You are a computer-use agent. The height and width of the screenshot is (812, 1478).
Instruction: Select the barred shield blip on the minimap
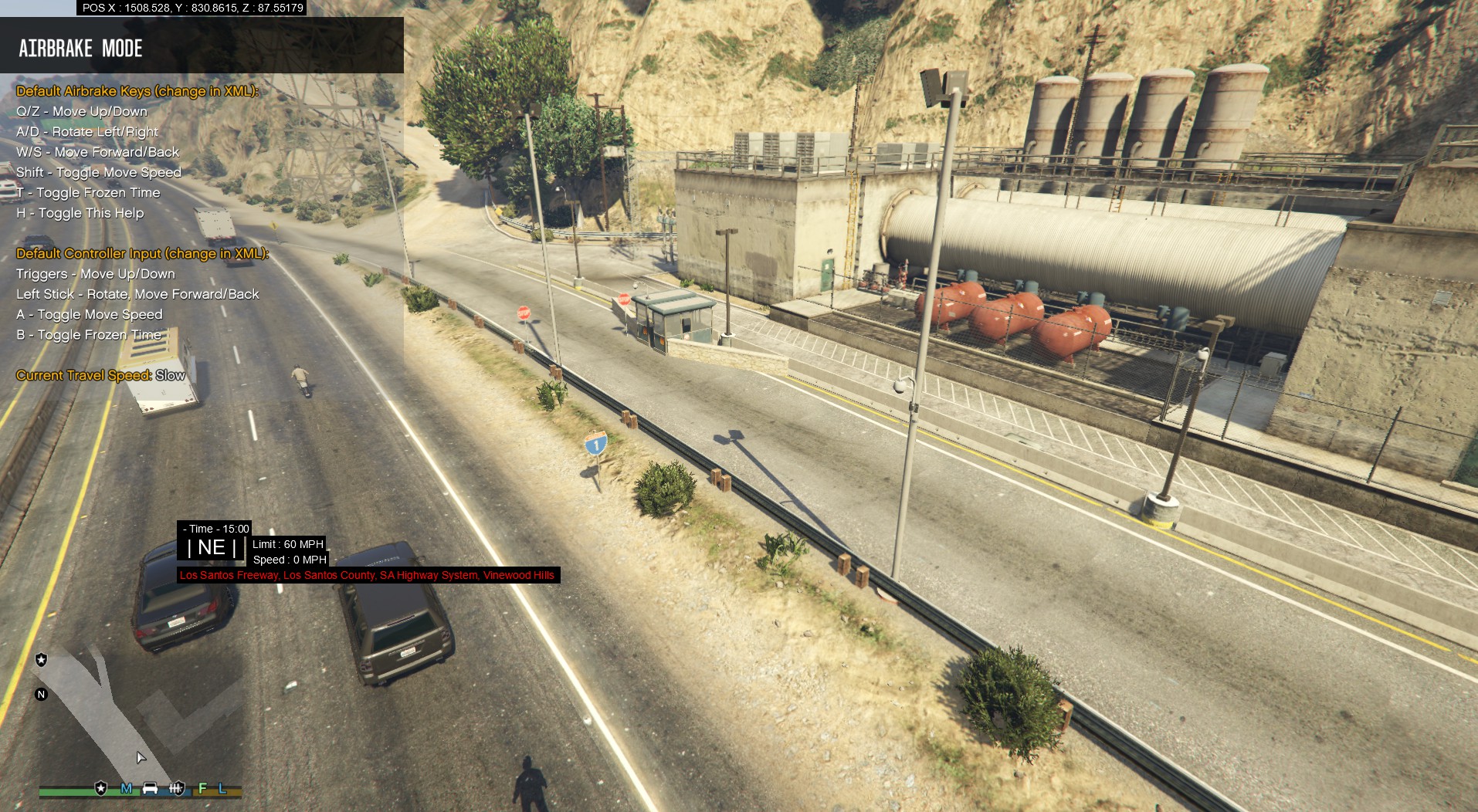[x=177, y=788]
